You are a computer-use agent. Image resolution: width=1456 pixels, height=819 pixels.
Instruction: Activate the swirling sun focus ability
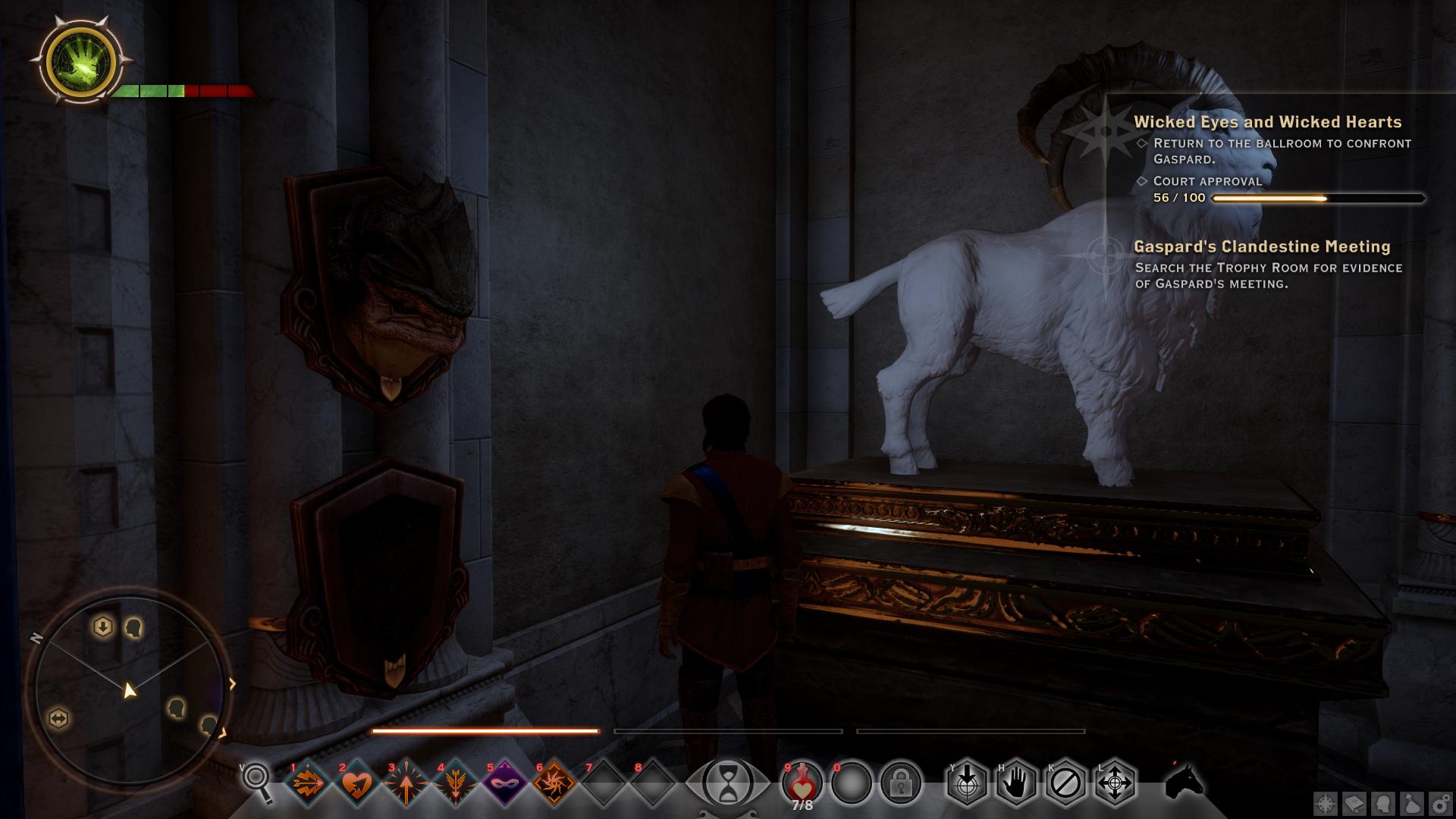pos(554,783)
